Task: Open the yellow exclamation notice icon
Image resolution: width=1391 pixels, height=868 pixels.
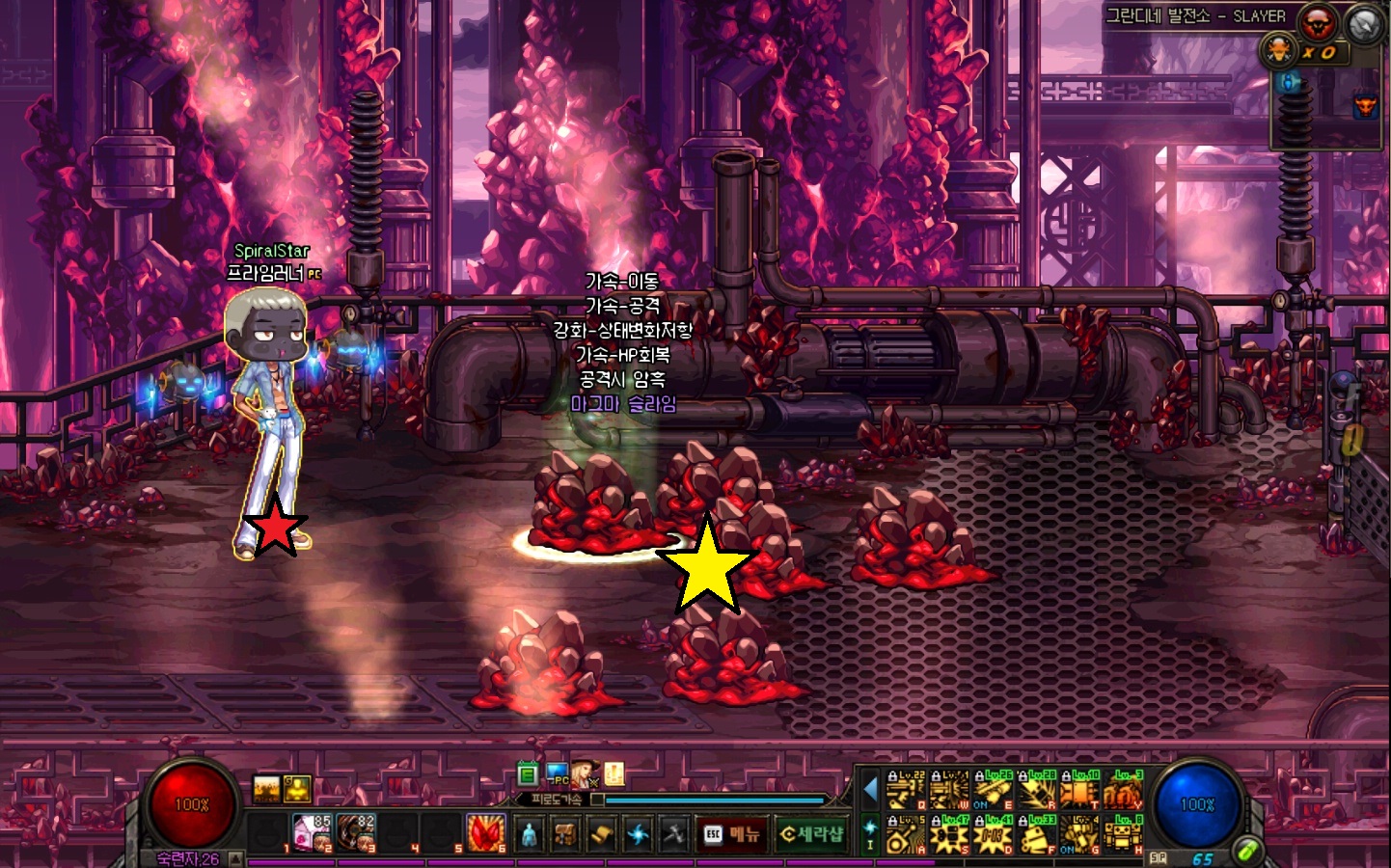Action: 614,773
